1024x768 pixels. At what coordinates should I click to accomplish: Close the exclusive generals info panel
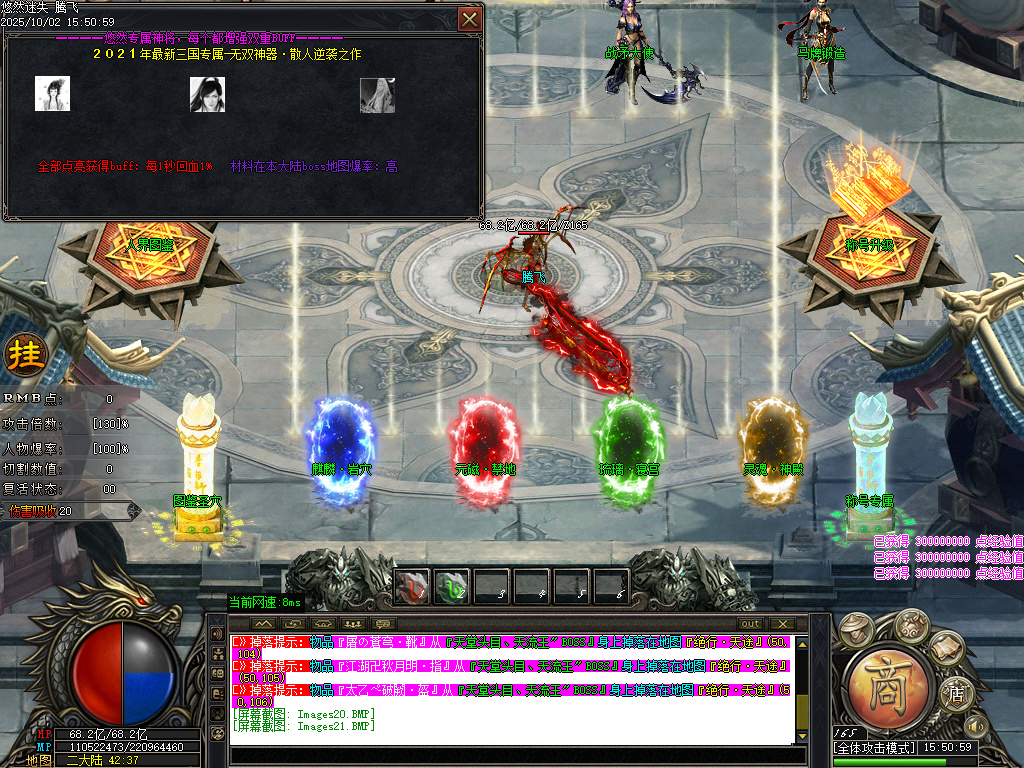click(469, 19)
